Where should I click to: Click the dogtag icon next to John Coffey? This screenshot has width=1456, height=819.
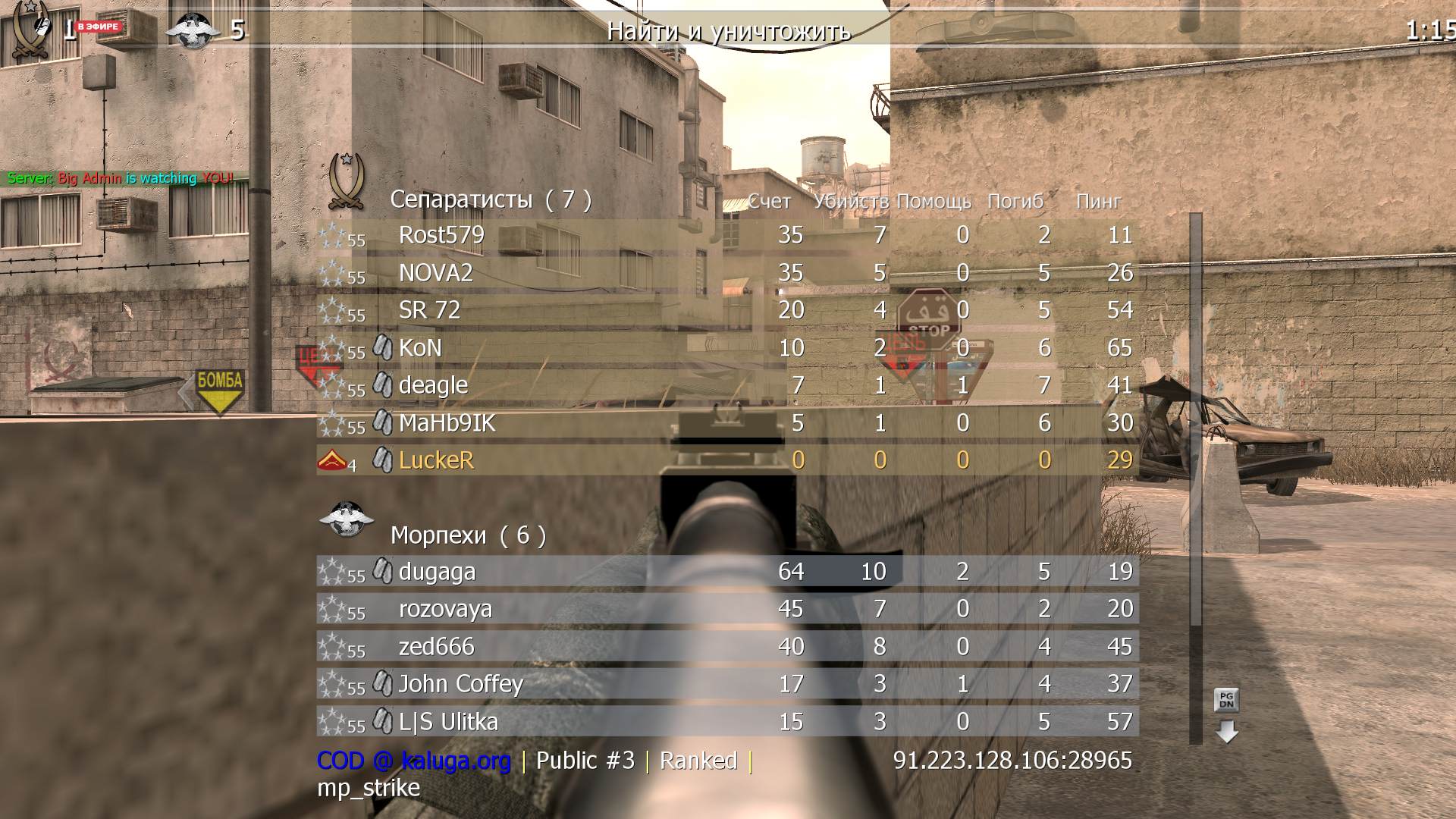tap(381, 682)
